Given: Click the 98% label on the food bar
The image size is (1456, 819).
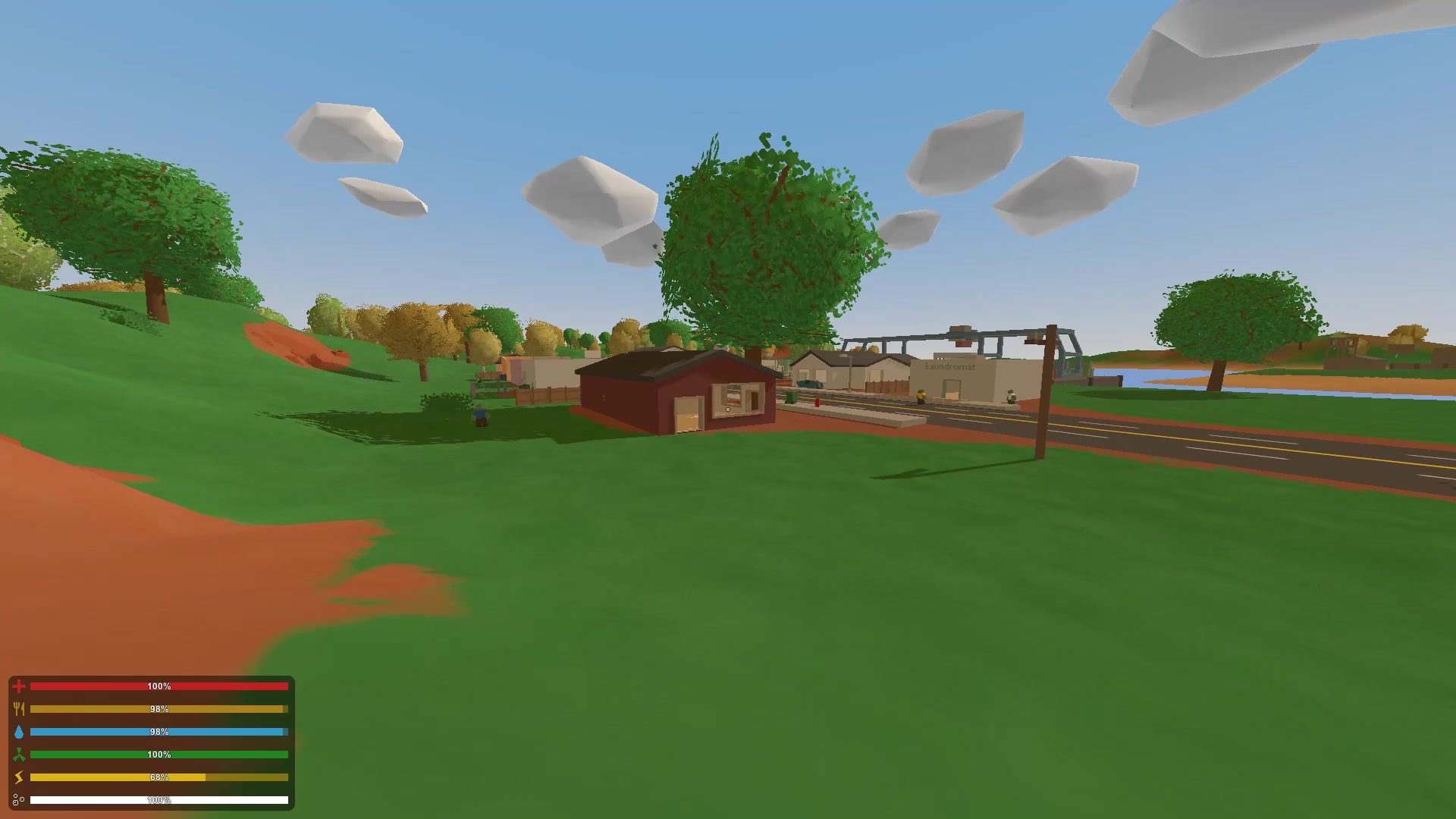Looking at the screenshot, I should [x=158, y=709].
